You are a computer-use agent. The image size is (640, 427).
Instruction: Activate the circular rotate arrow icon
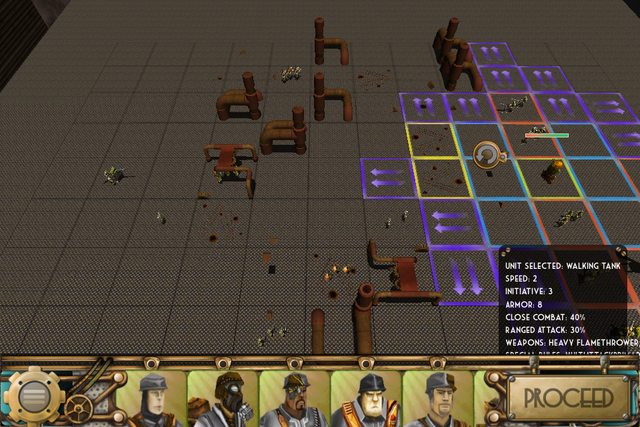[x=489, y=153]
